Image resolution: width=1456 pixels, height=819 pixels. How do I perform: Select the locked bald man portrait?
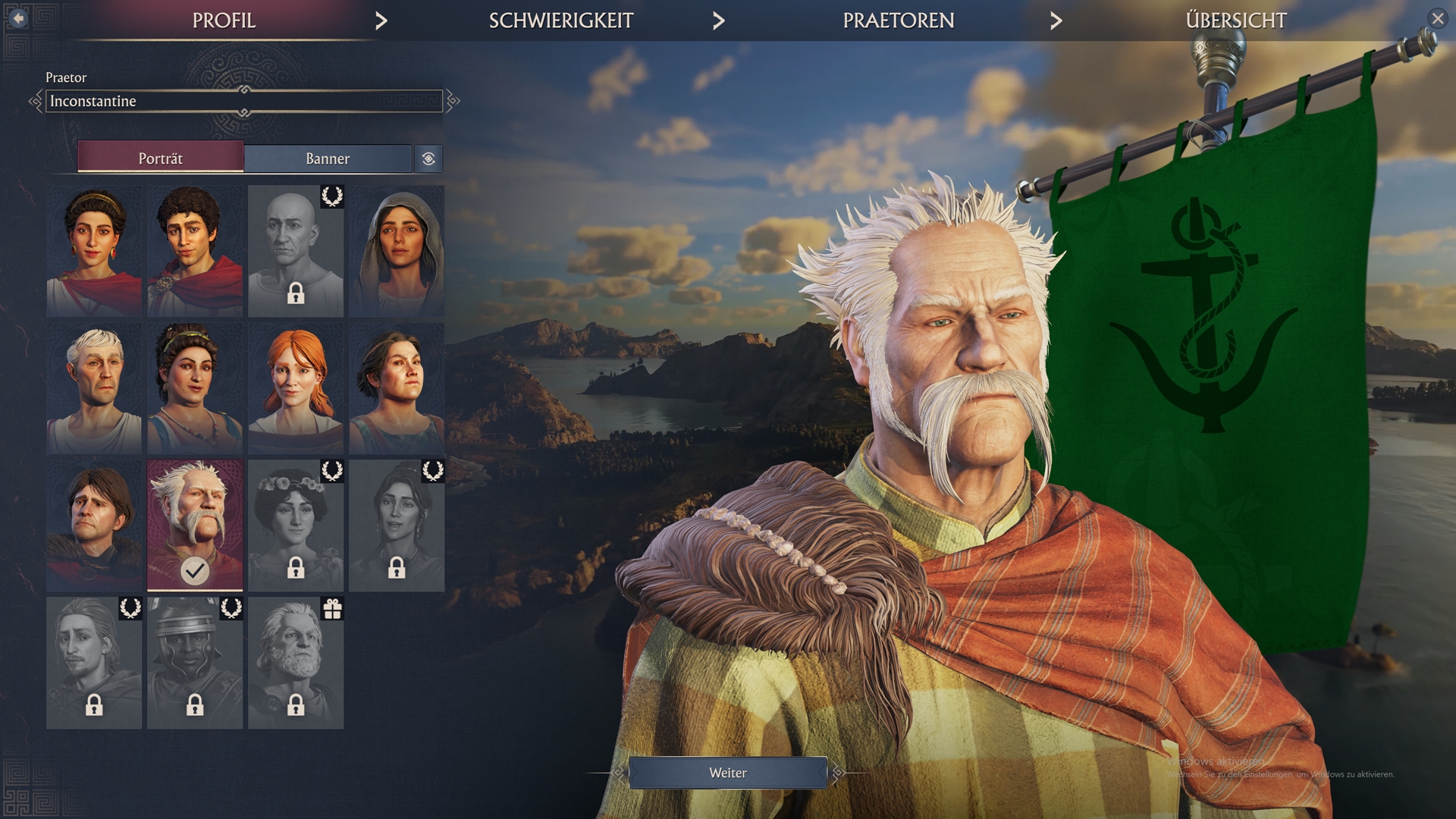[x=296, y=251]
